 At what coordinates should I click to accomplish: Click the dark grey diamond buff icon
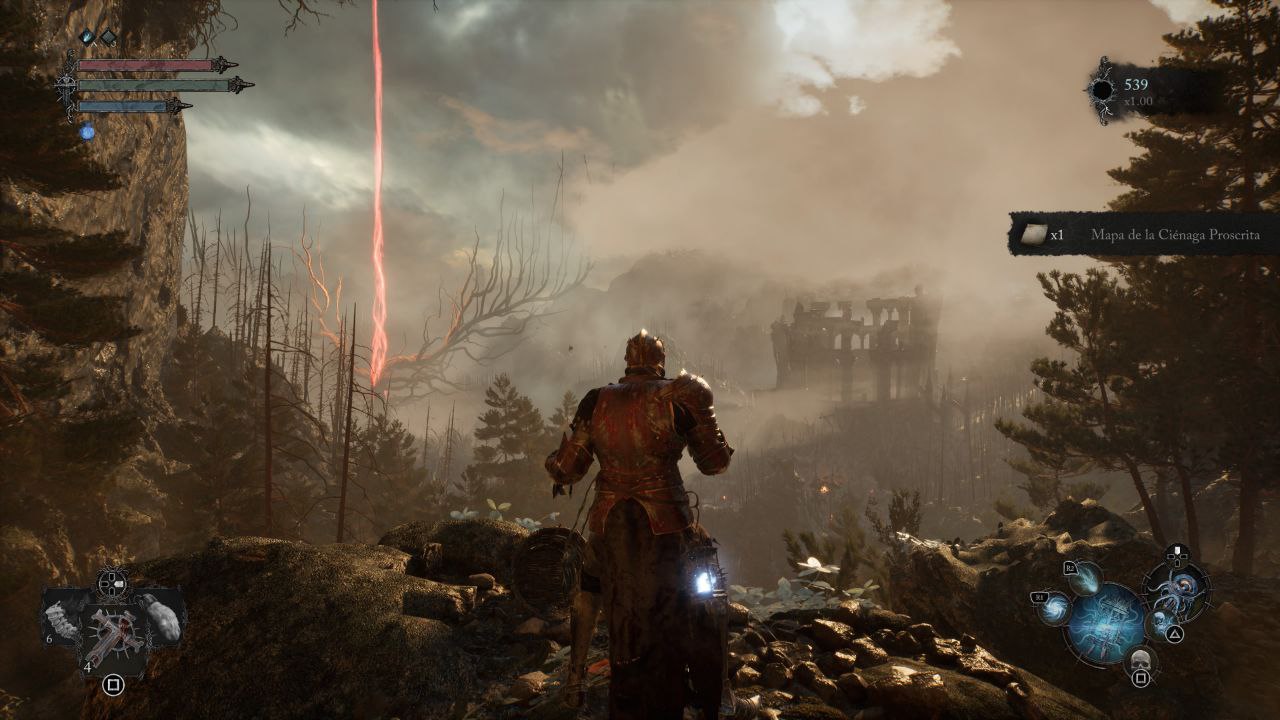pyautogui.click(x=108, y=37)
